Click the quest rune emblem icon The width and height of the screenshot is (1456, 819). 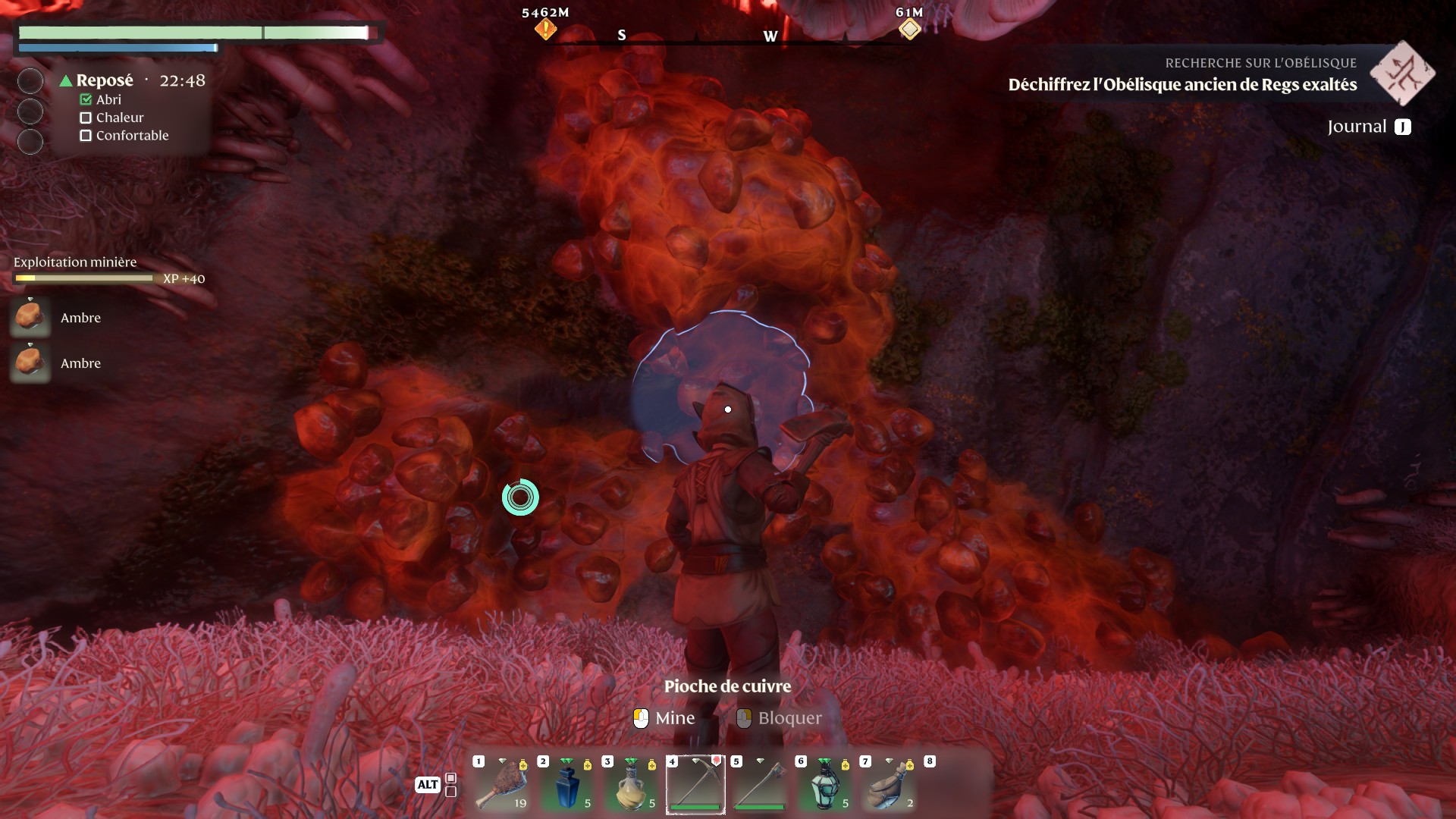click(1402, 74)
